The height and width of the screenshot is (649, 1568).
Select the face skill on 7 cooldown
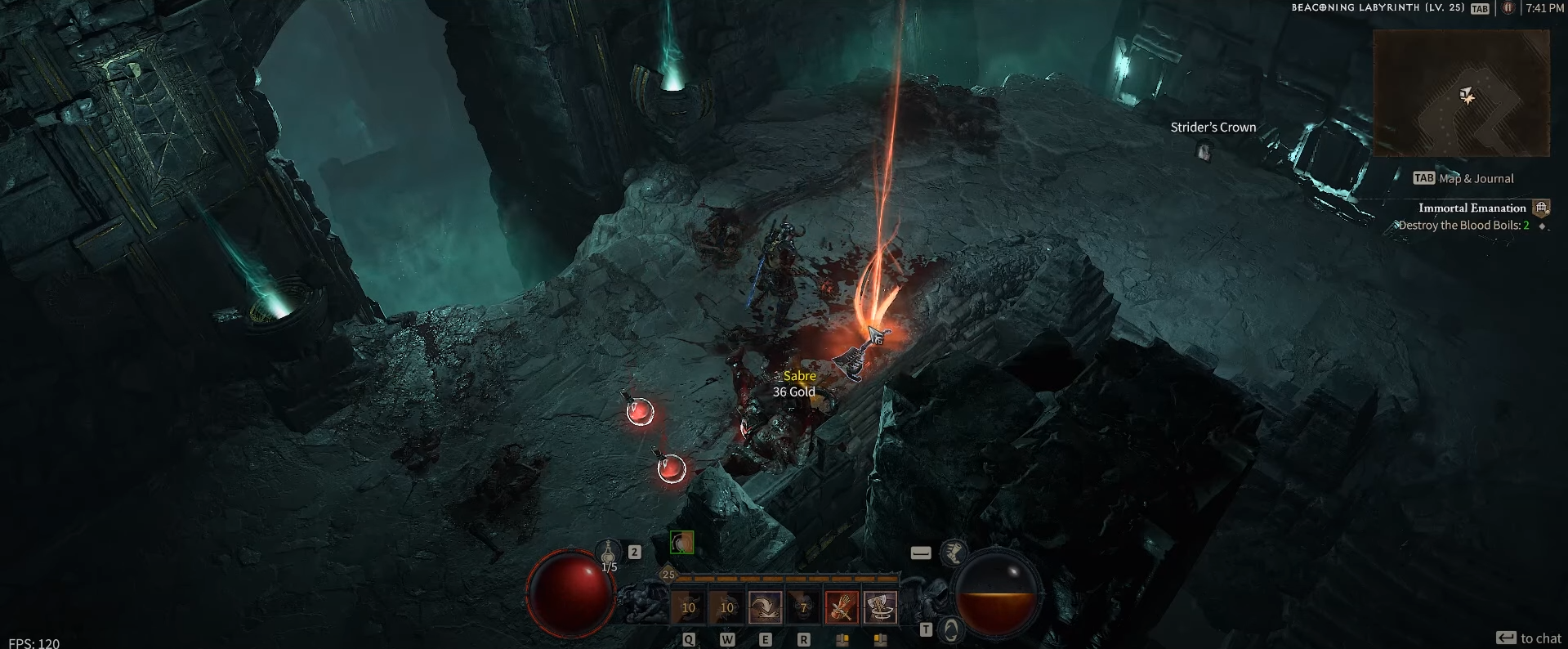tap(803, 607)
